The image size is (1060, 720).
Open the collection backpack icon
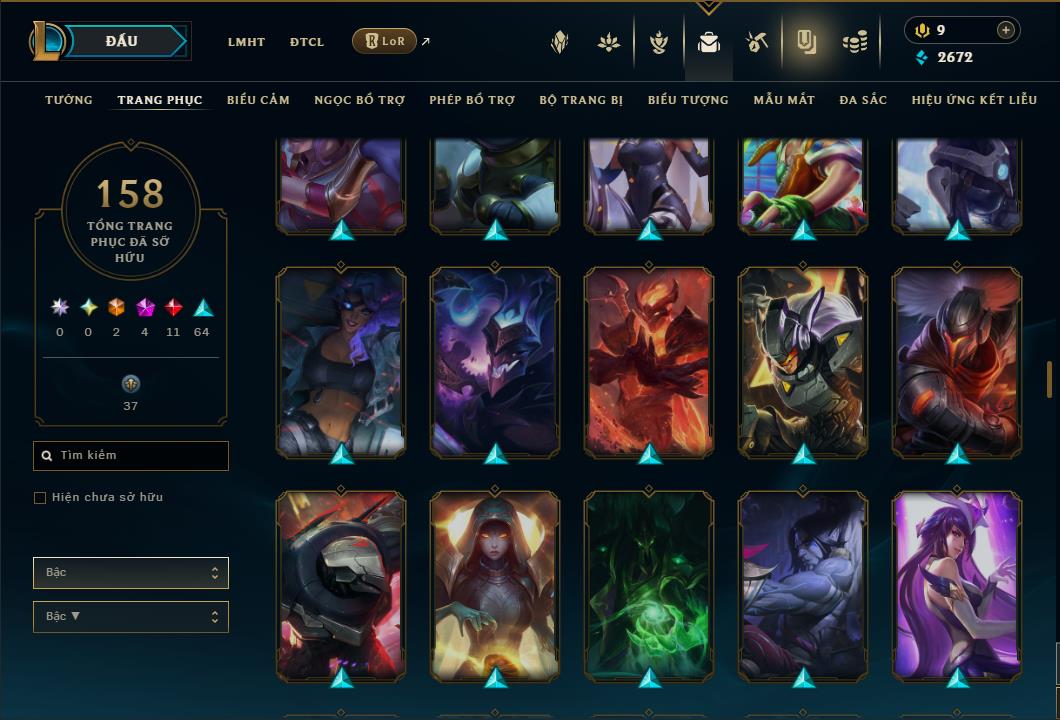709,42
